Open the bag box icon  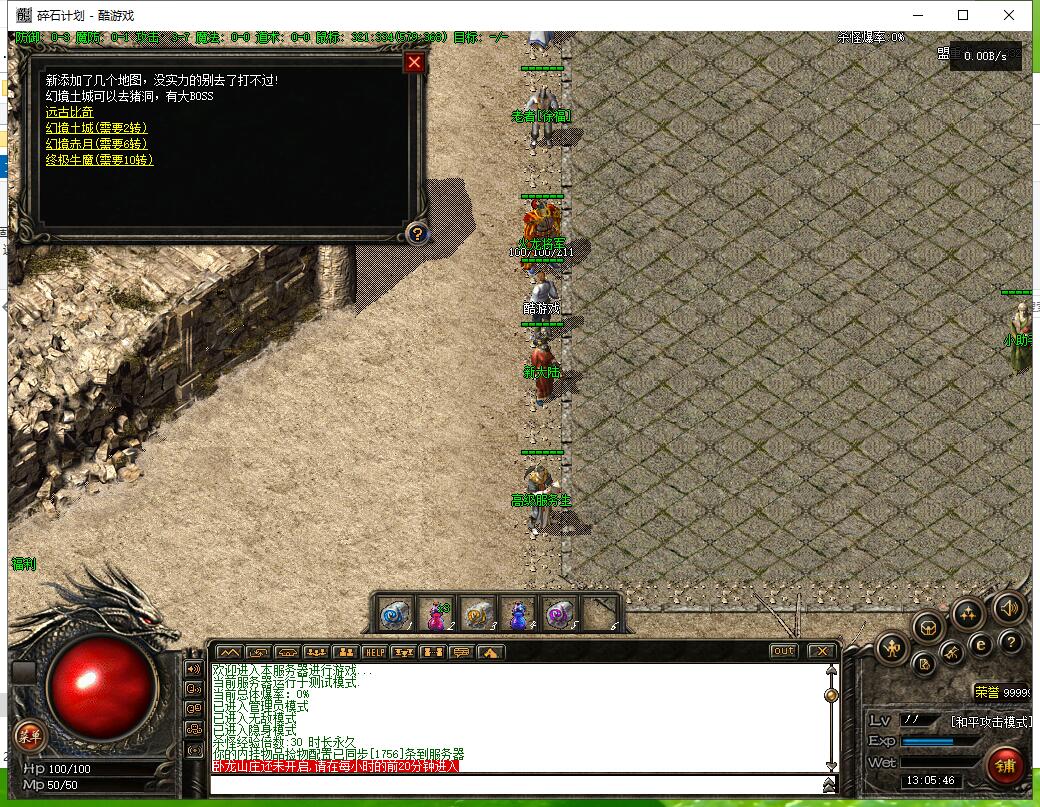(927, 627)
